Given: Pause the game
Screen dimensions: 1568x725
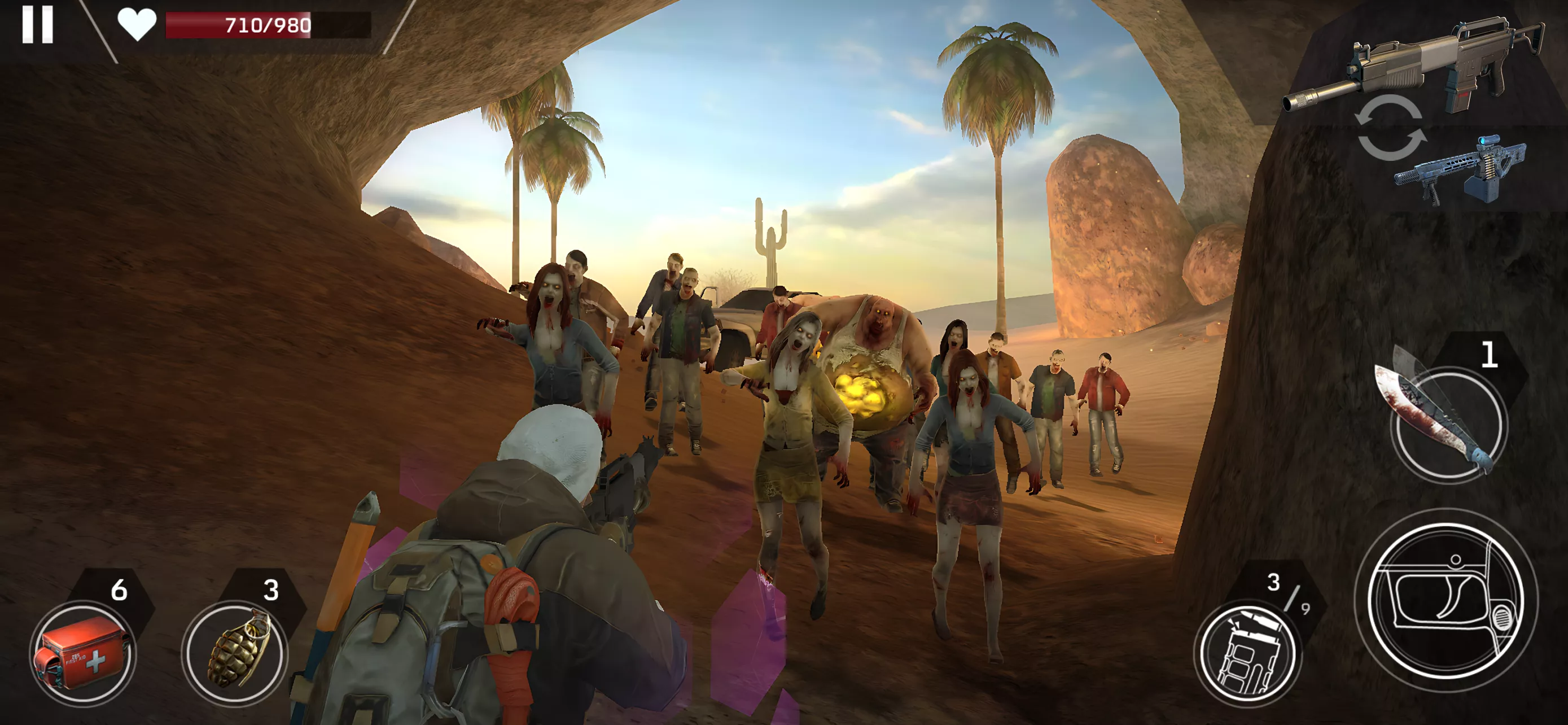Looking at the screenshot, I should click(x=38, y=25).
